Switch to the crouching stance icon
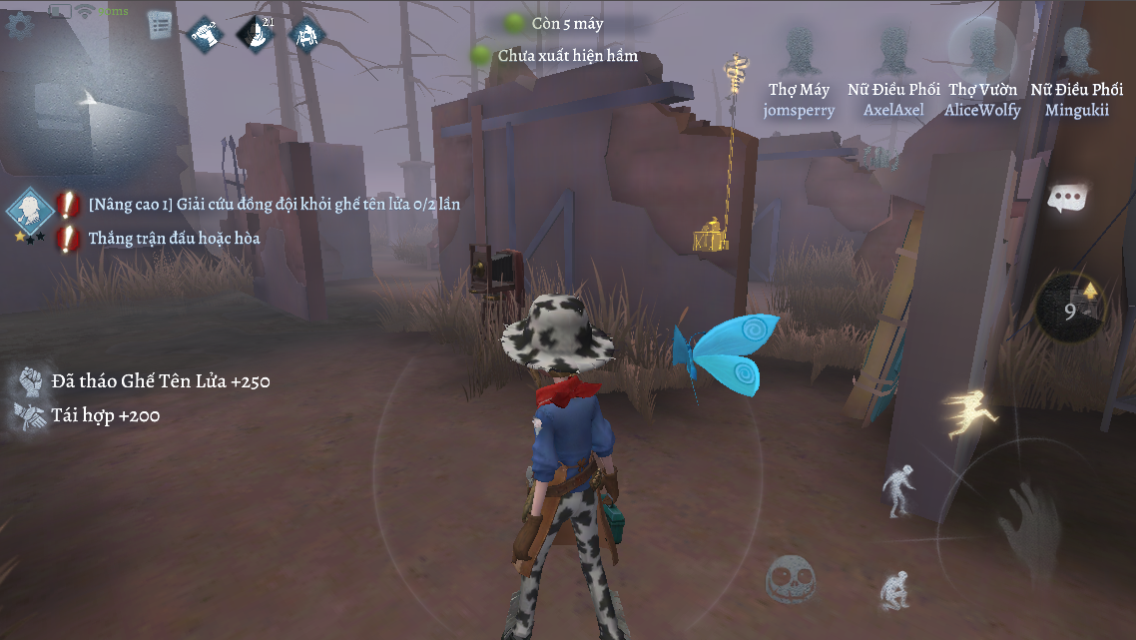This screenshot has width=1136, height=640. [893, 590]
